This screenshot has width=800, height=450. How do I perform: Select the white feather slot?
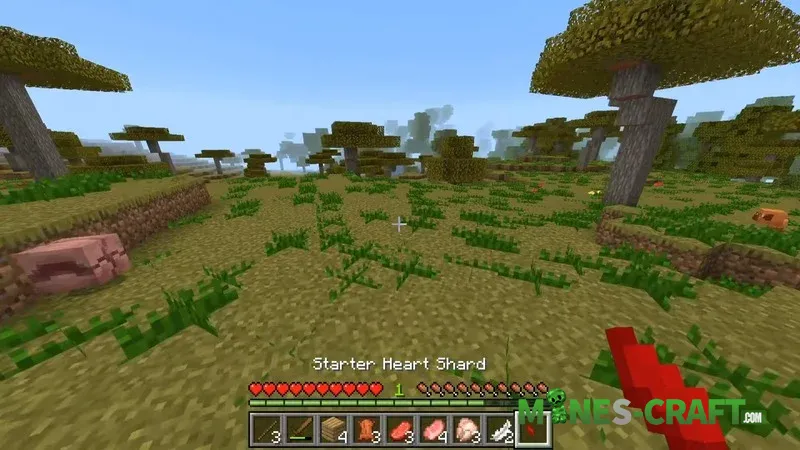[x=500, y=429]
